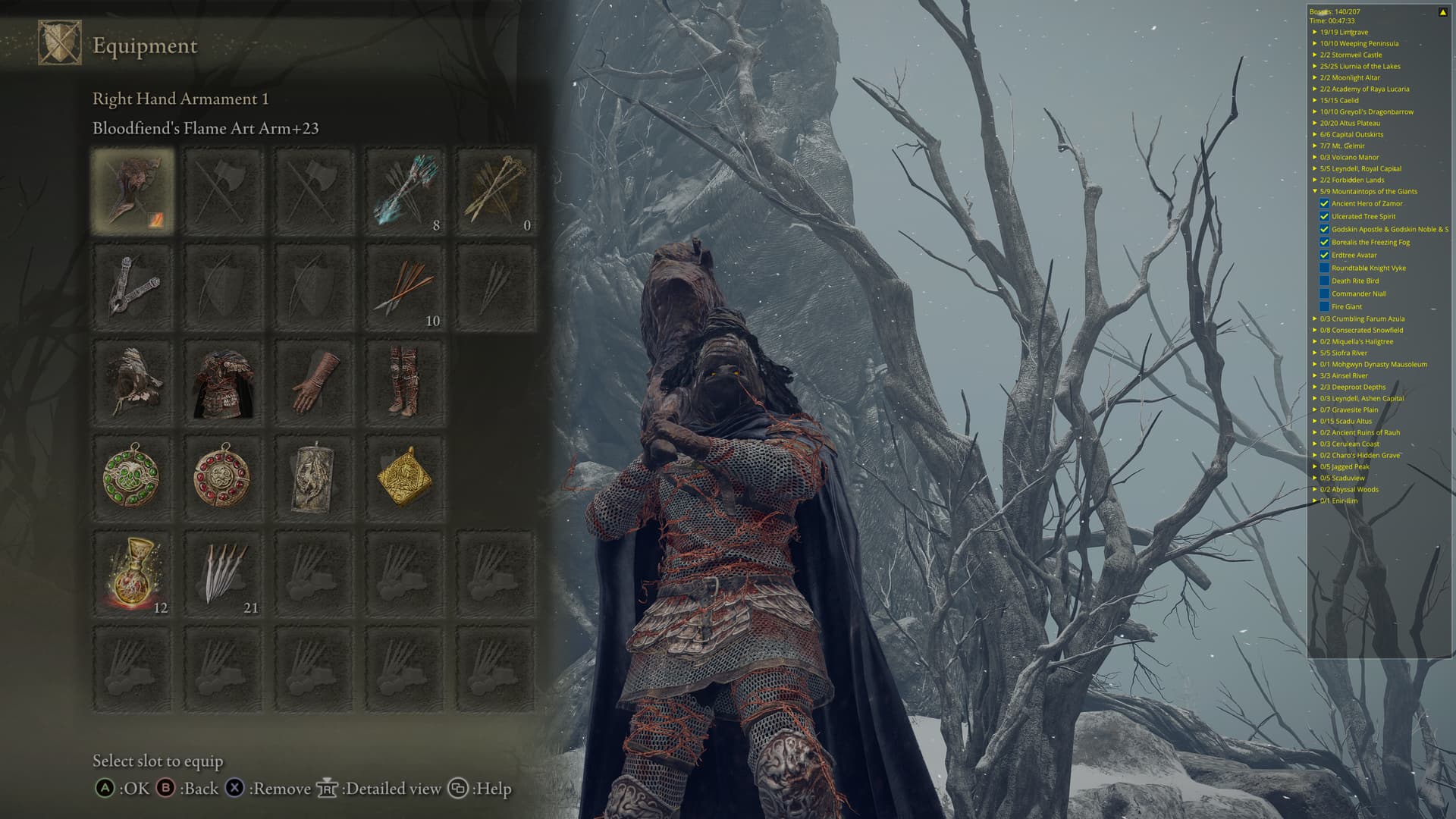Select the flask quick item with 12
Viewport: 1456px width, 819px height.
pos(133,573)
